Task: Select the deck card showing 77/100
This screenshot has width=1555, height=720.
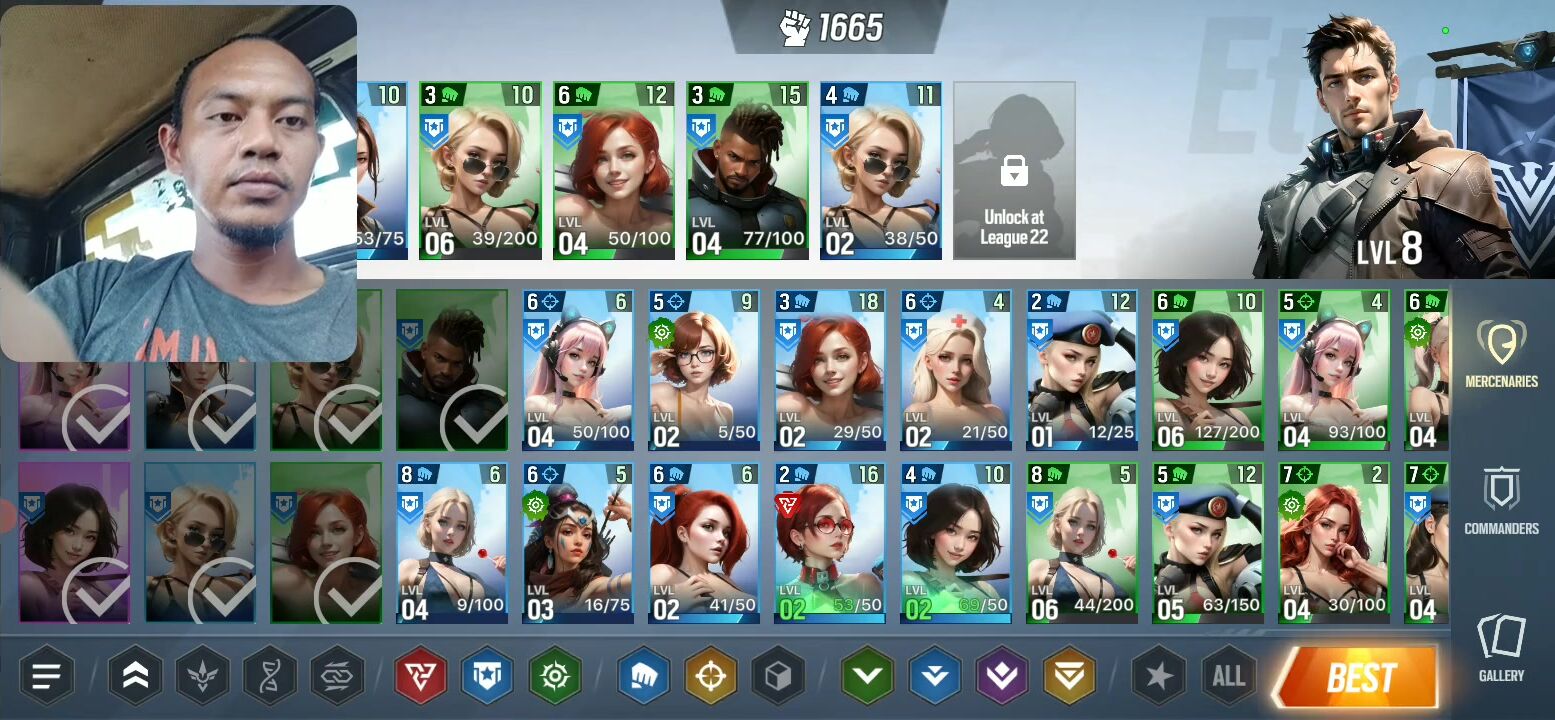Action: click(747, 171)
